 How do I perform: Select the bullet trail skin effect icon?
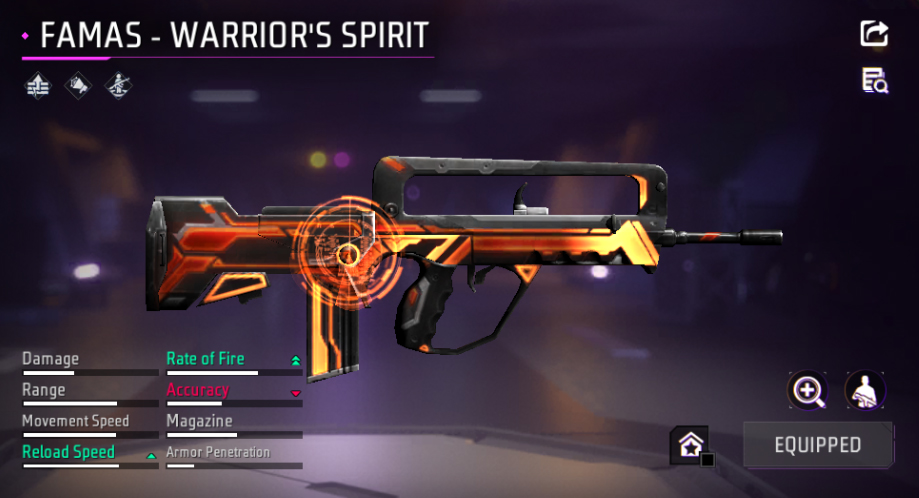(x=78, y=86)
